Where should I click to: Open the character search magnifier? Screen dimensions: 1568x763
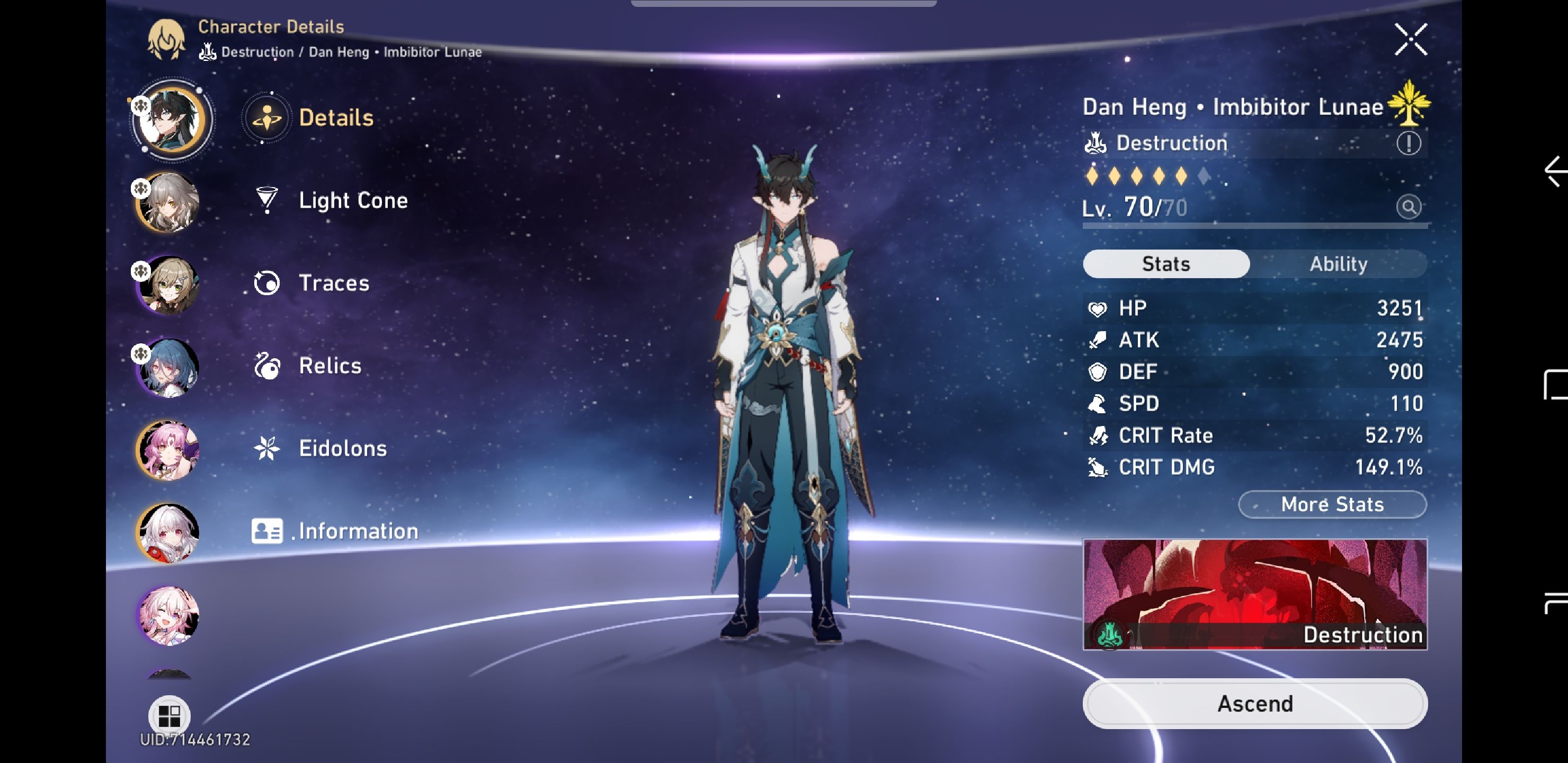(1410, 207)
